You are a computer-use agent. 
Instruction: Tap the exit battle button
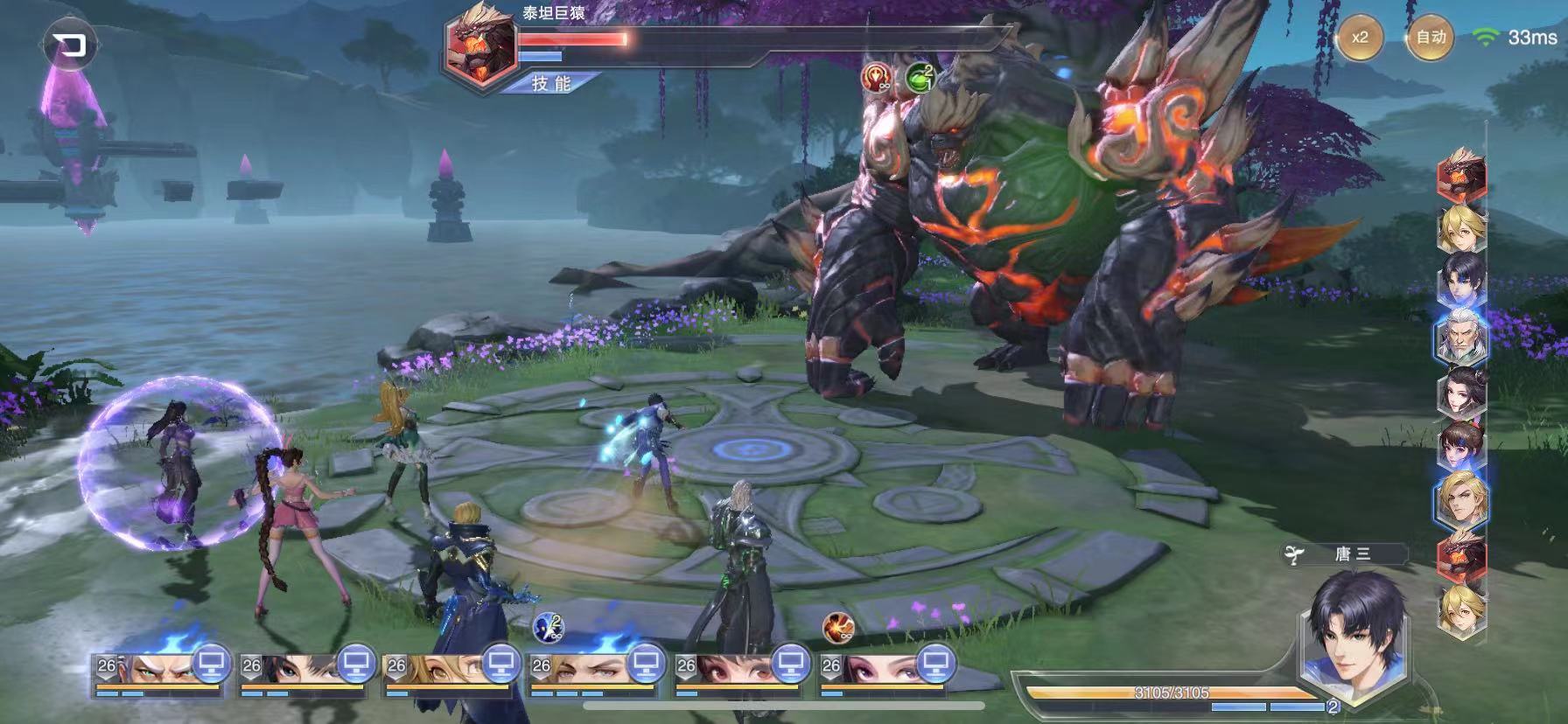[x=68, y=45]
